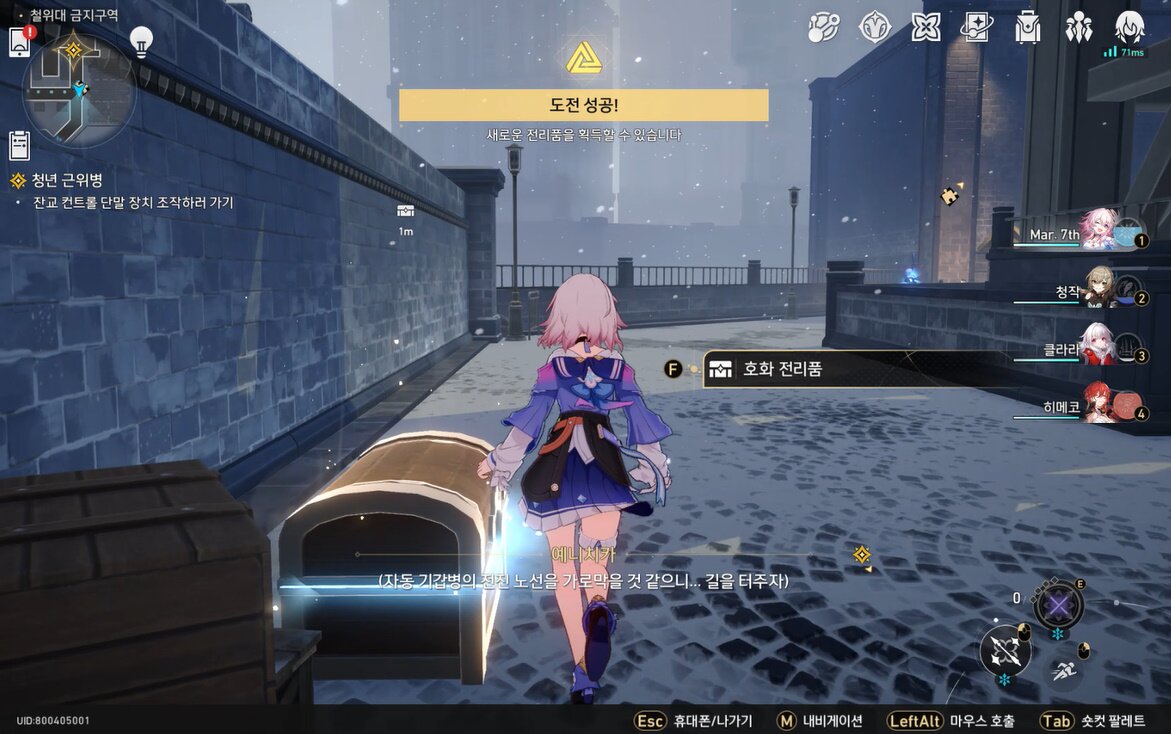Open the star card Warp icon
Viewport: 1171px width, 734px height.
click(977, 27)
